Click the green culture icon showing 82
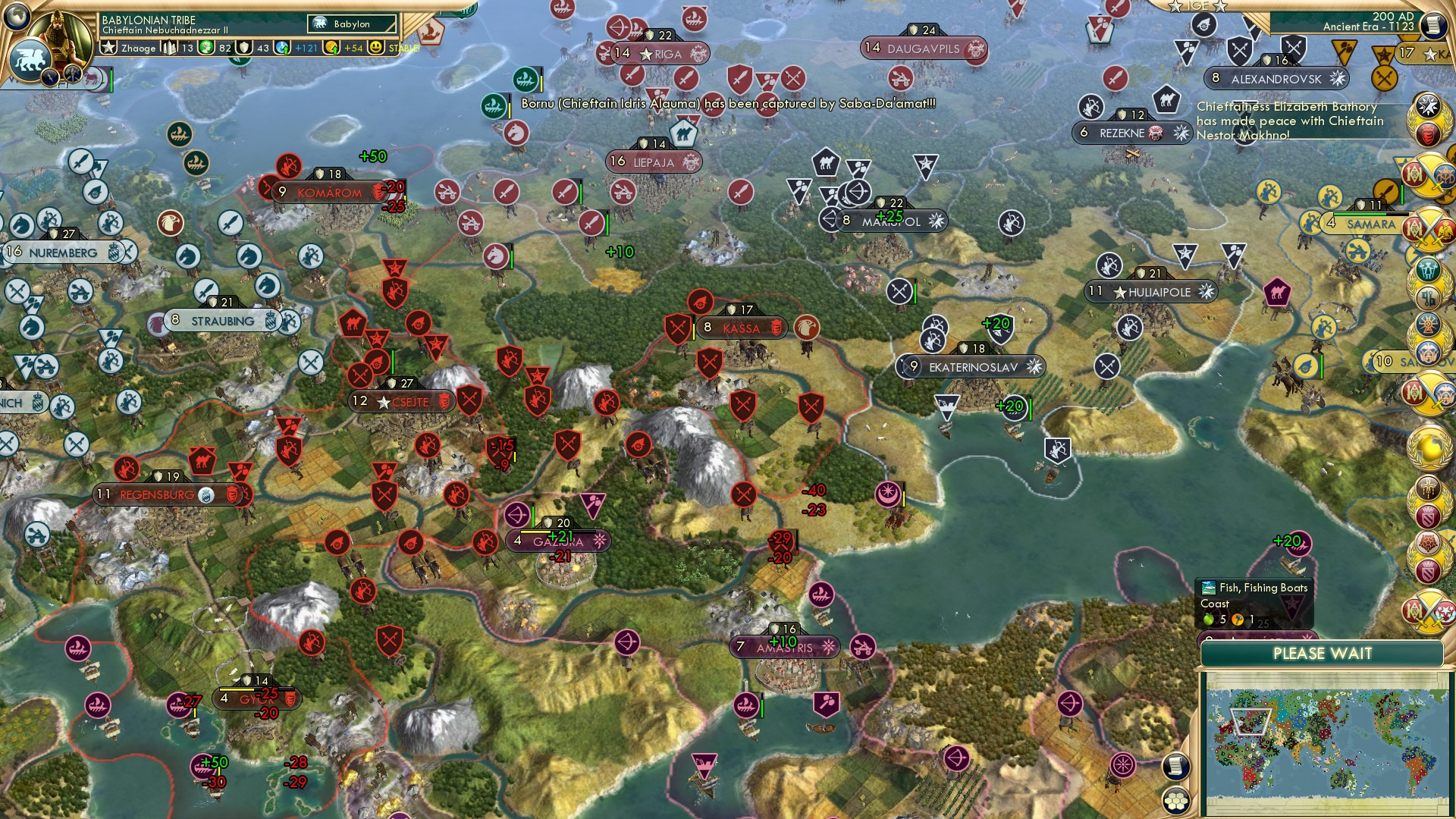Viewport: 1456px width, 819px height. click(x=204, y=49)
